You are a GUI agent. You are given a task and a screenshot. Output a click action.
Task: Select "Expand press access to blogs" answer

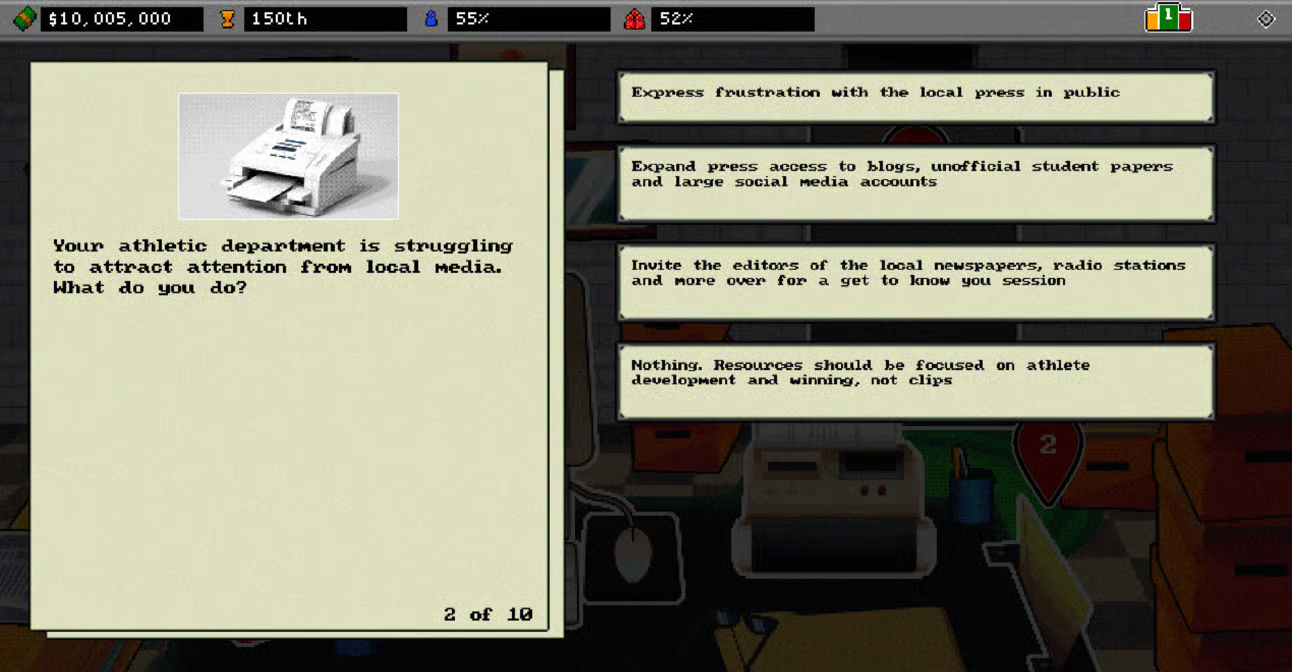(915, 183)
